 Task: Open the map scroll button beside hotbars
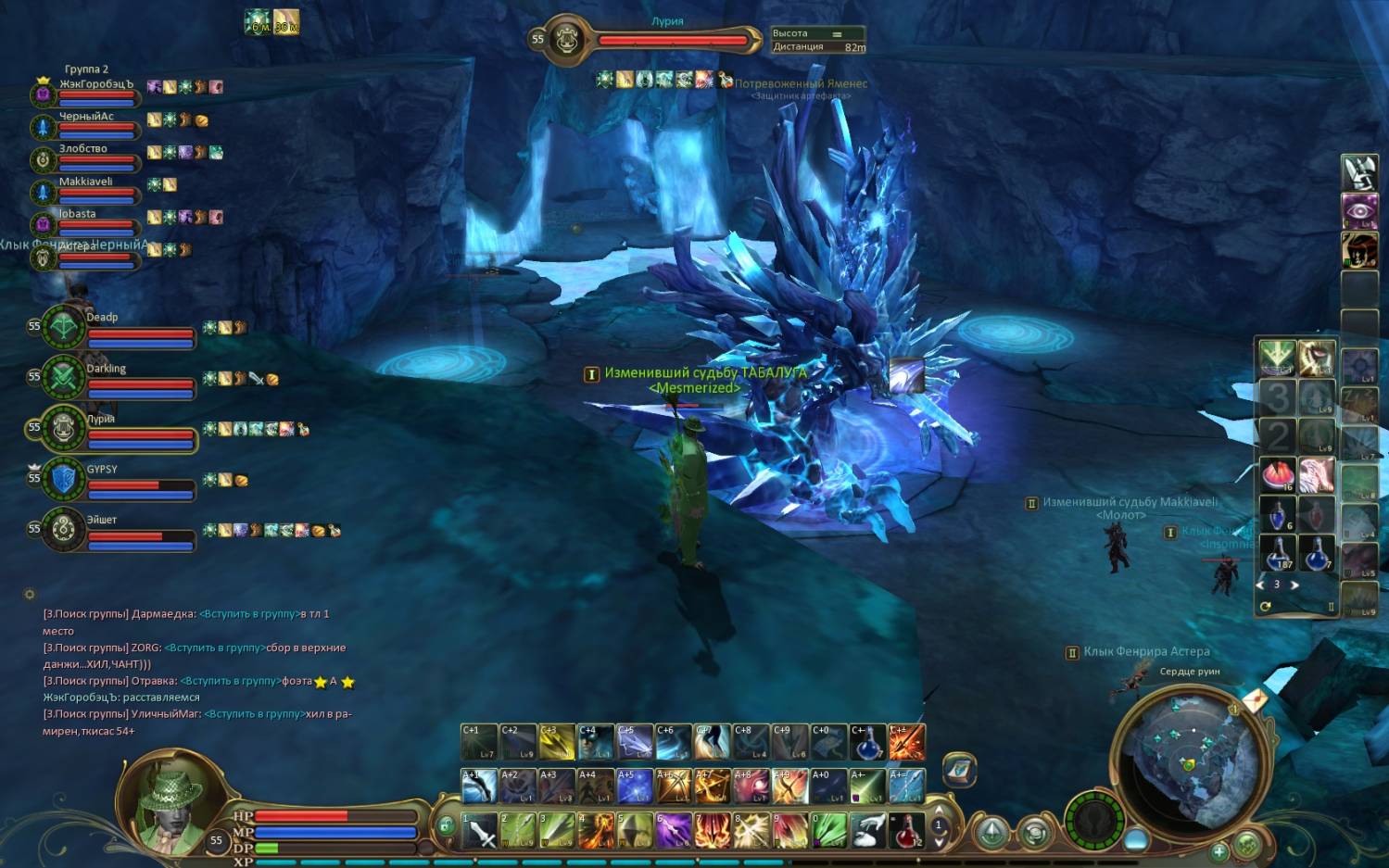[x=959, y=770]
